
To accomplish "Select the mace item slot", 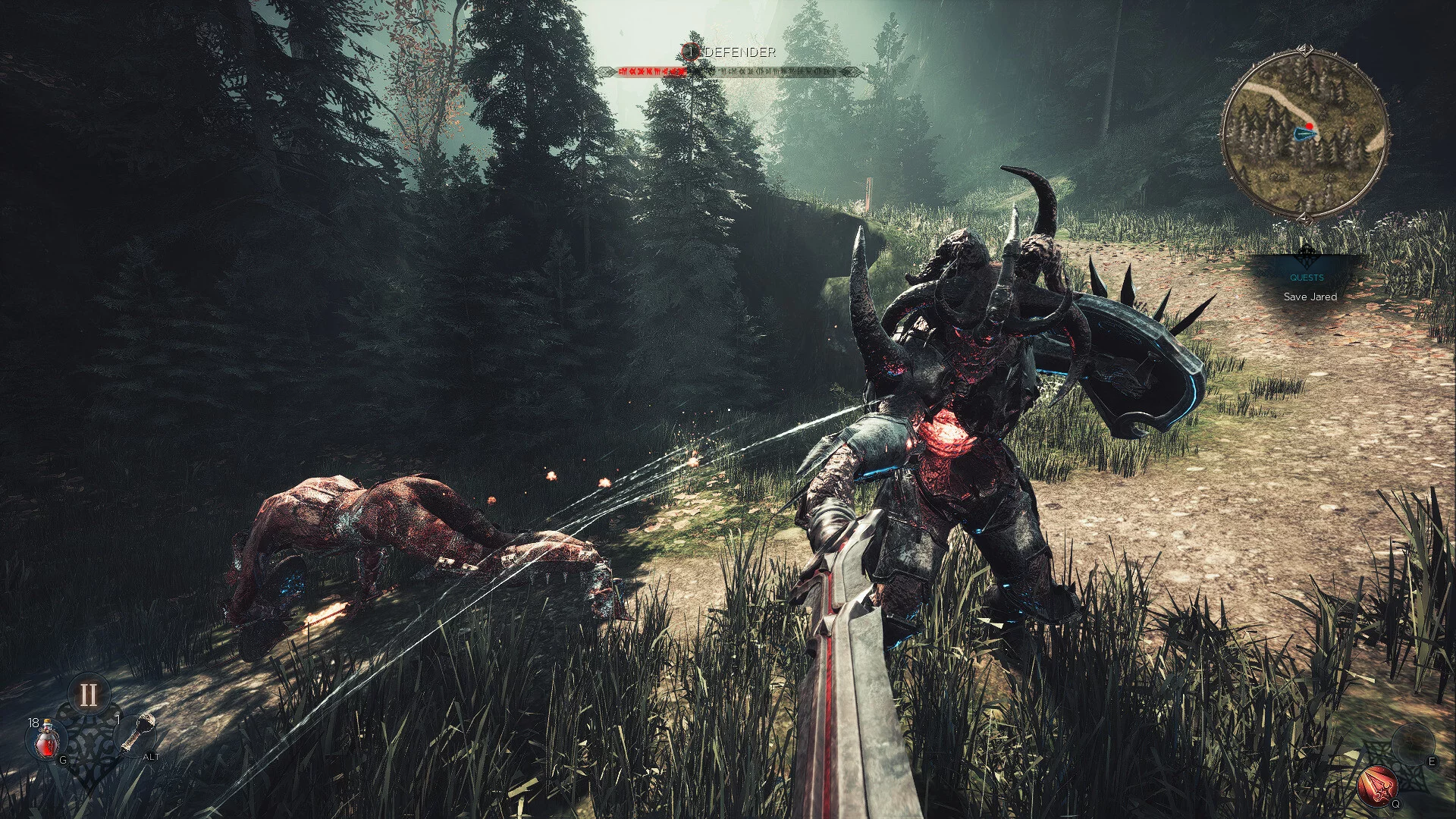I will pos(138,733).
